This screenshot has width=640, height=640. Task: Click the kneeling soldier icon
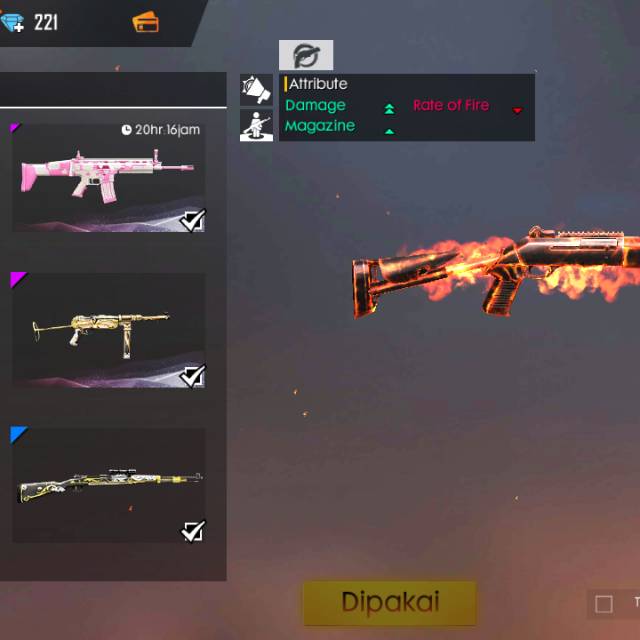point(256,125)
